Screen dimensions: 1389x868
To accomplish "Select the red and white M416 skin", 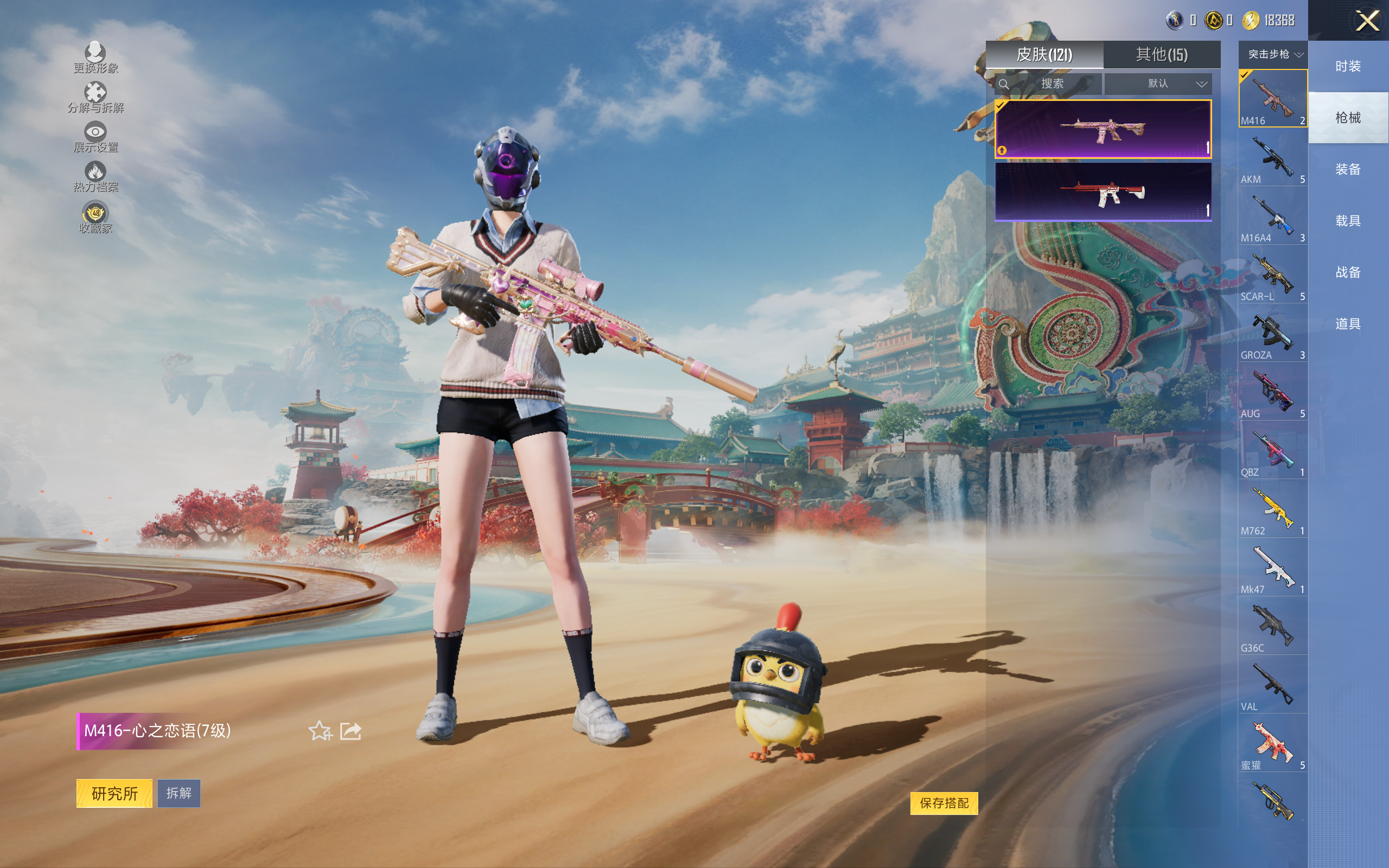I will click(x=1103, y=192).
